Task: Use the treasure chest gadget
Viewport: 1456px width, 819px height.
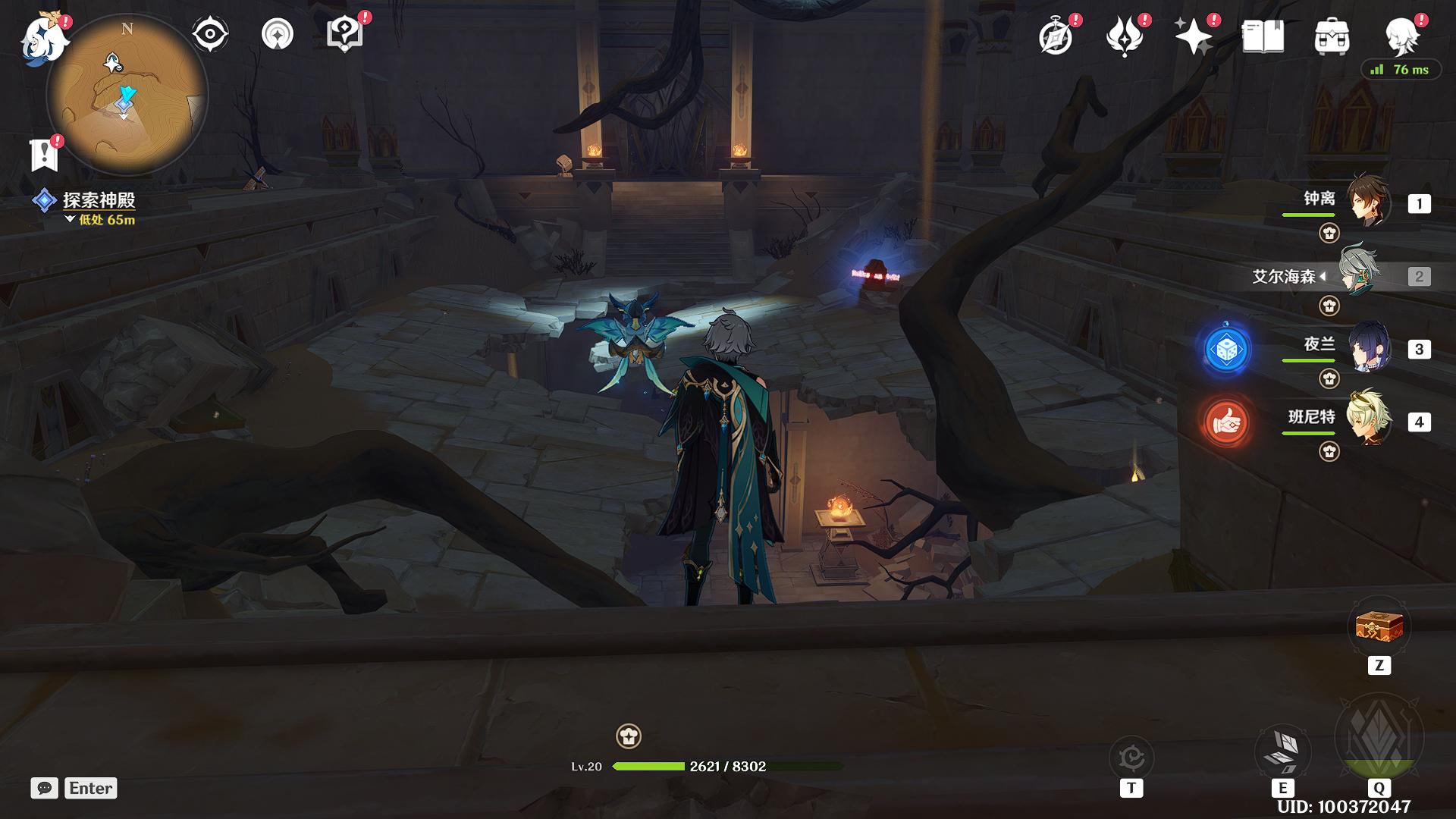Action: click(x=1379, y=626)
